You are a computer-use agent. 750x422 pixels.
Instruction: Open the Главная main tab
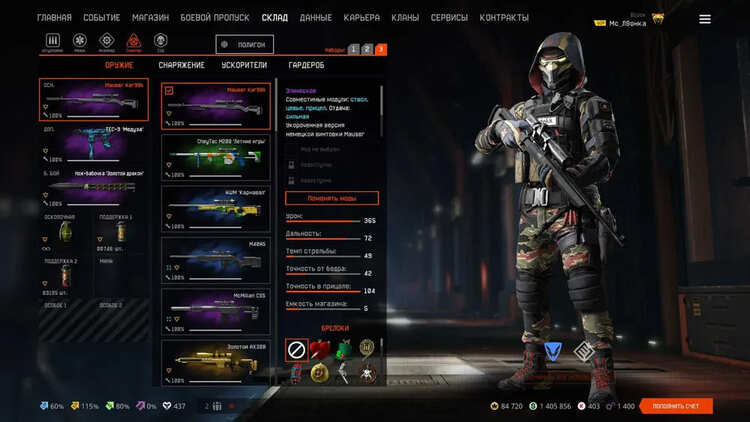pos(54,18)
